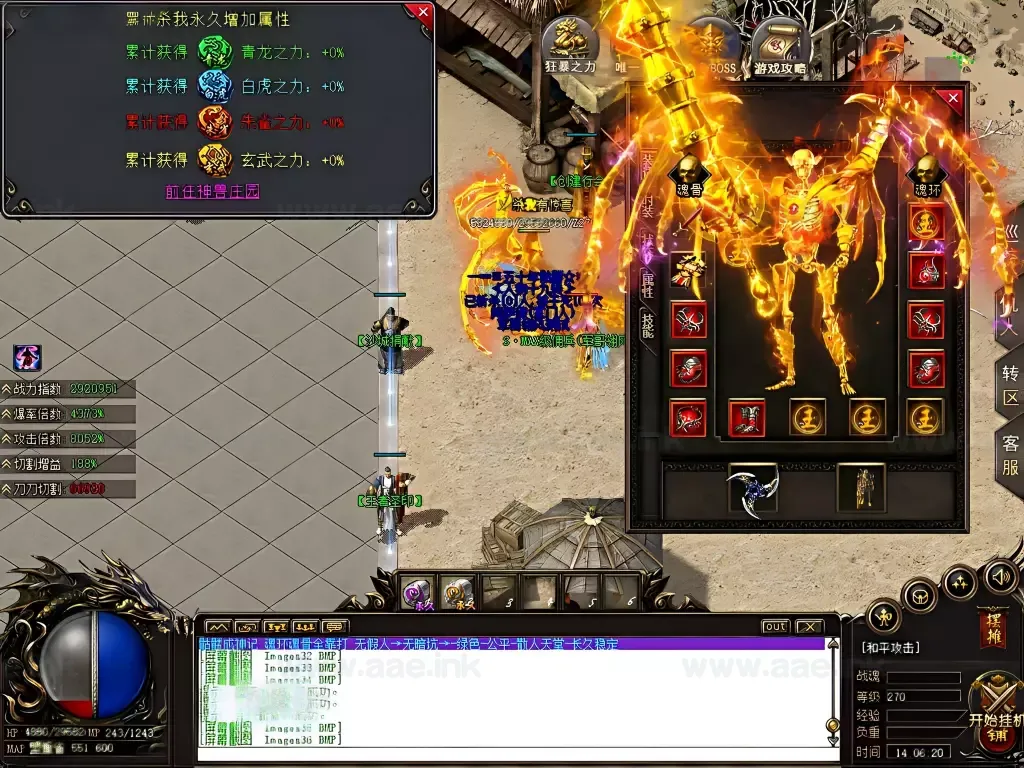Follow the 前往神兽庄园 link
Screen dimensions: 1024x768
click(x=212, y=191)
